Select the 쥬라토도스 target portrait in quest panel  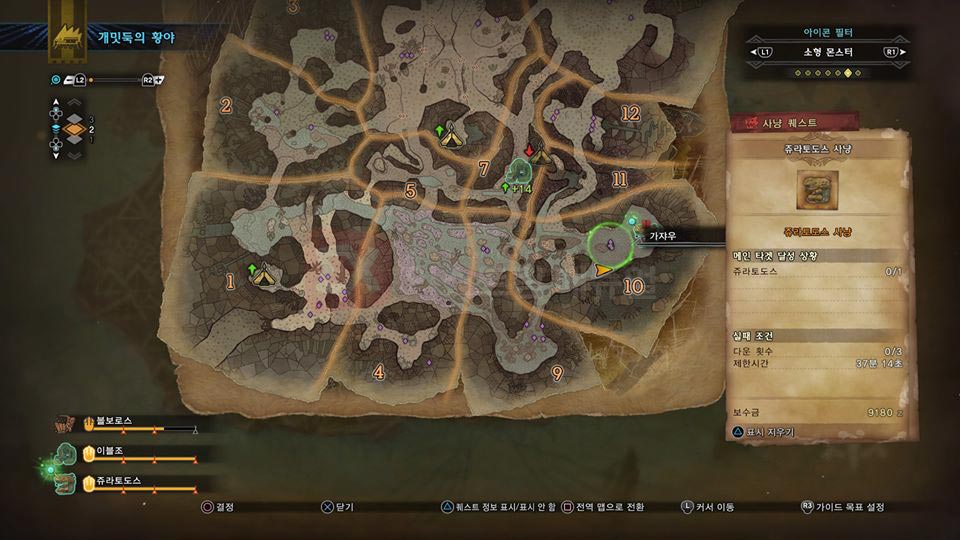click(x=819, y=191)
